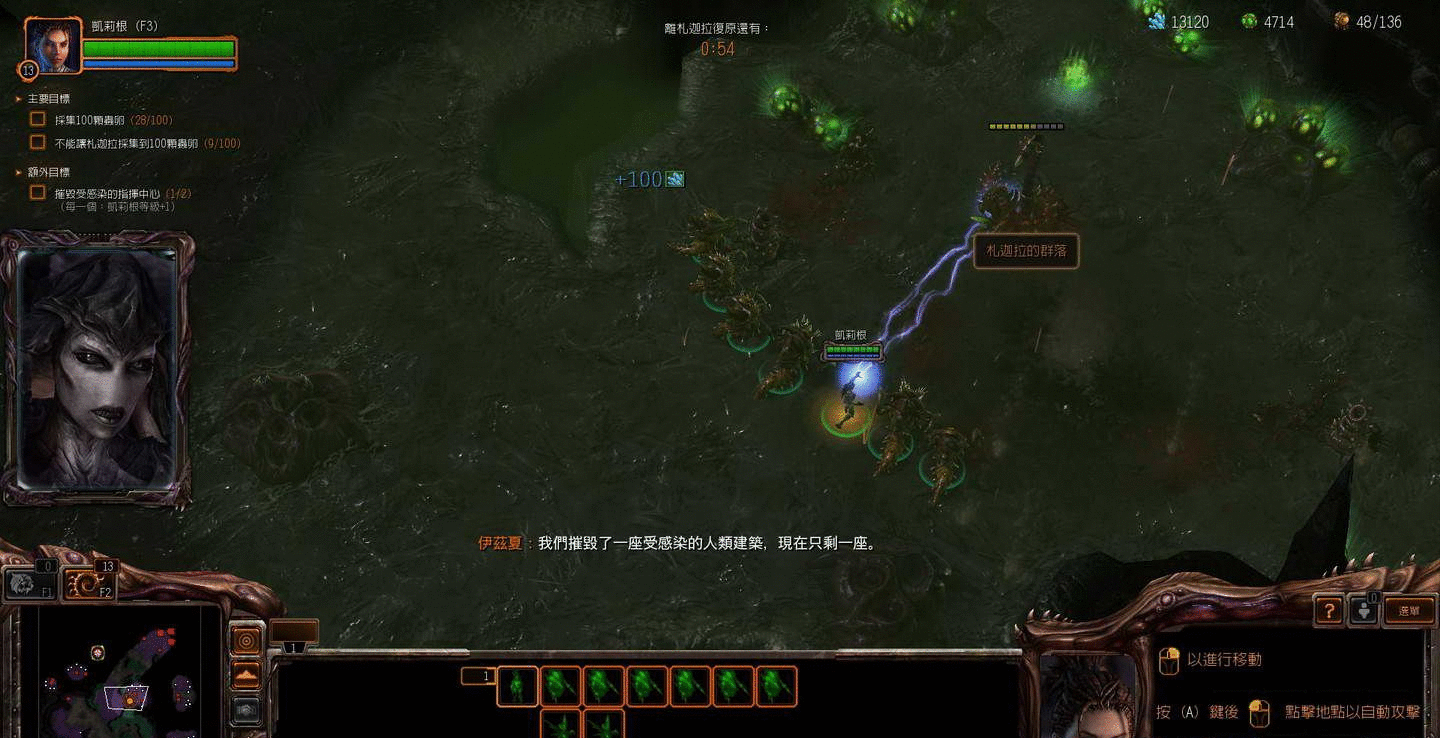Click the 札迦拉的群落 base label
This screenshot has height=738, width=1440.
(x=1026, y=252)
